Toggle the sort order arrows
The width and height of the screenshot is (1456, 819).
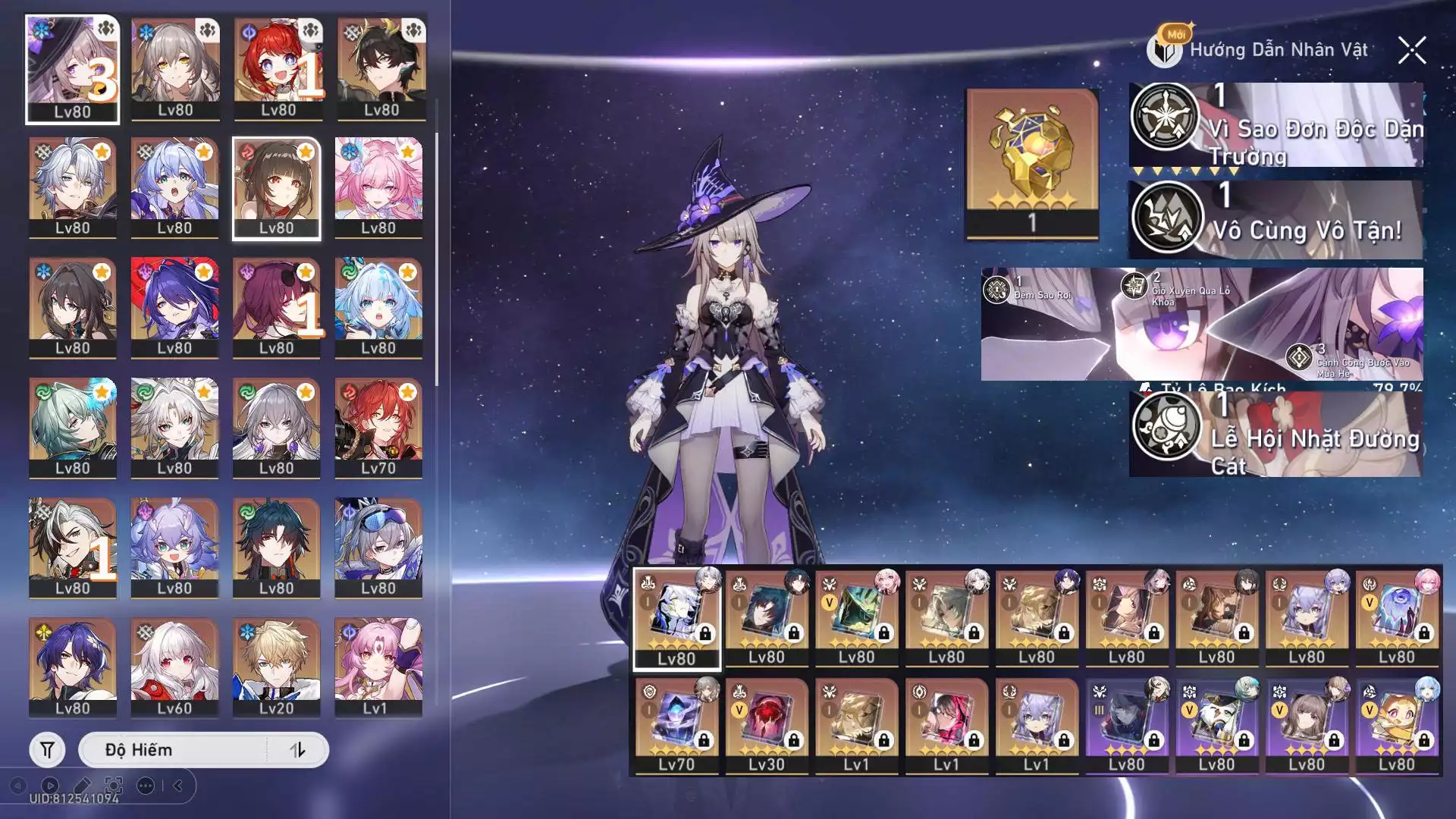point(297,750)
